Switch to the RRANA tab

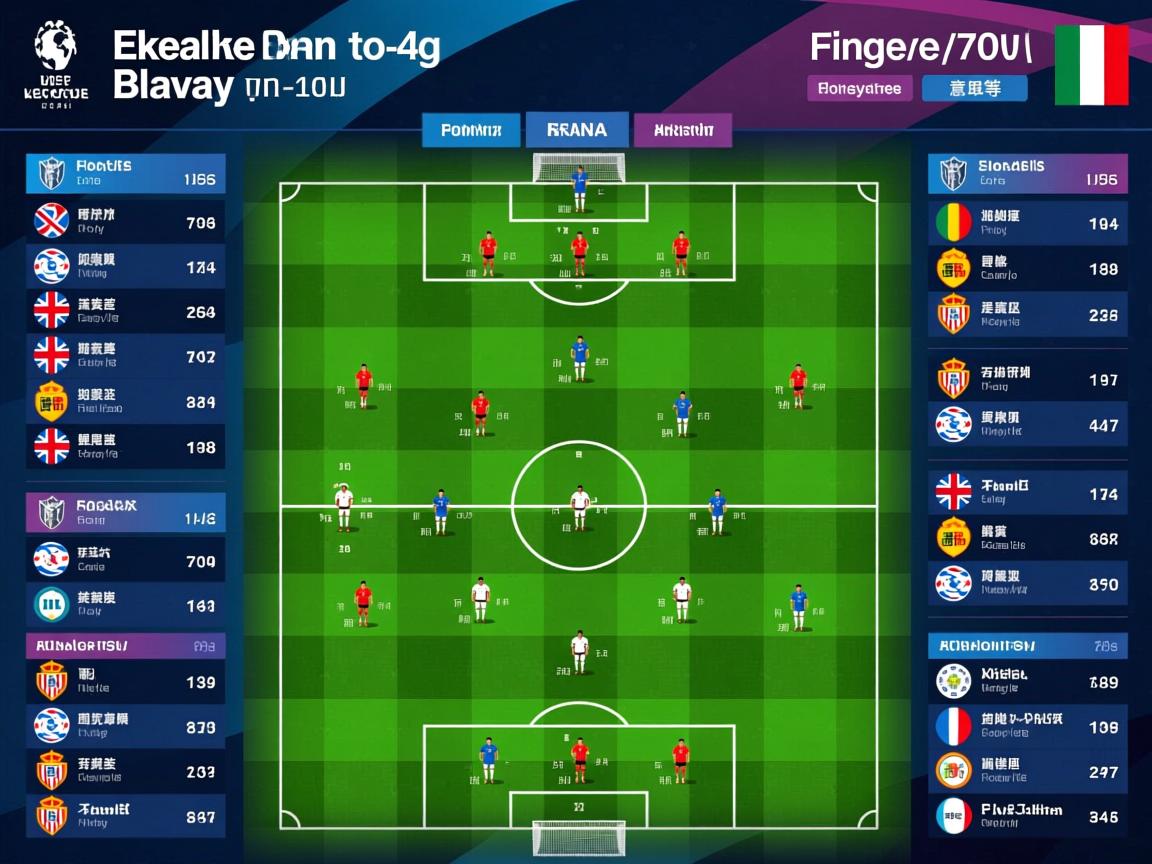click(578, 130)
